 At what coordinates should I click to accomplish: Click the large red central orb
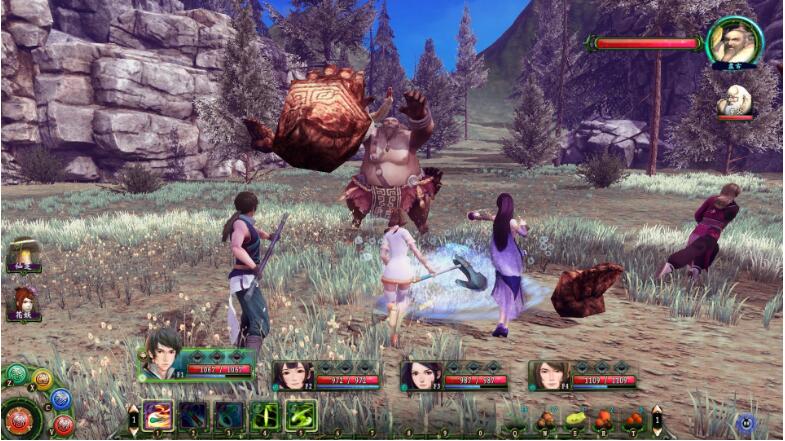coord(20,418)
